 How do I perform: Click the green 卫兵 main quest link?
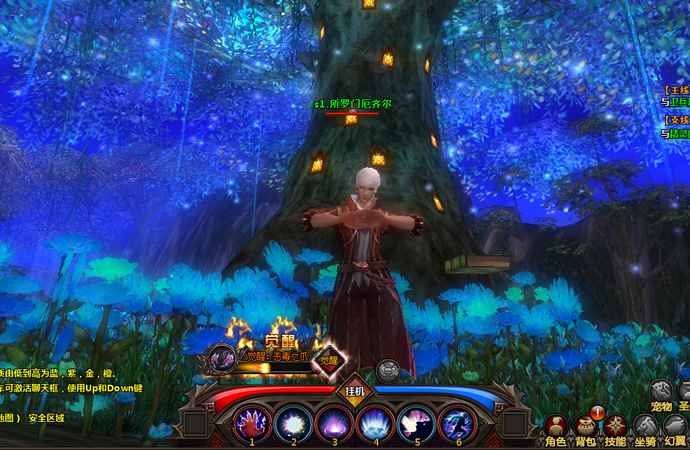[678, 101]
